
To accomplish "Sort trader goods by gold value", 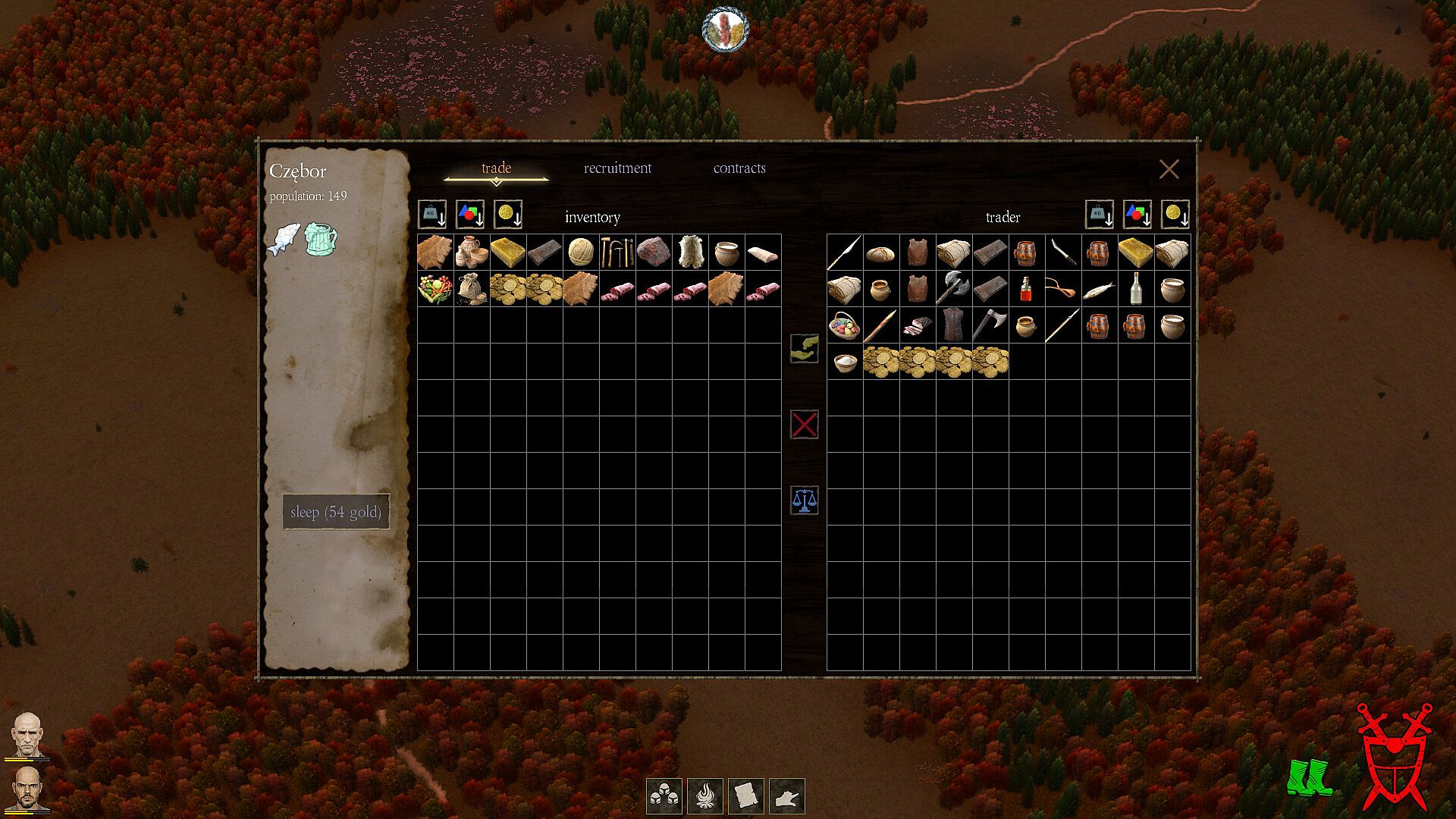I will coord(1175,215).
